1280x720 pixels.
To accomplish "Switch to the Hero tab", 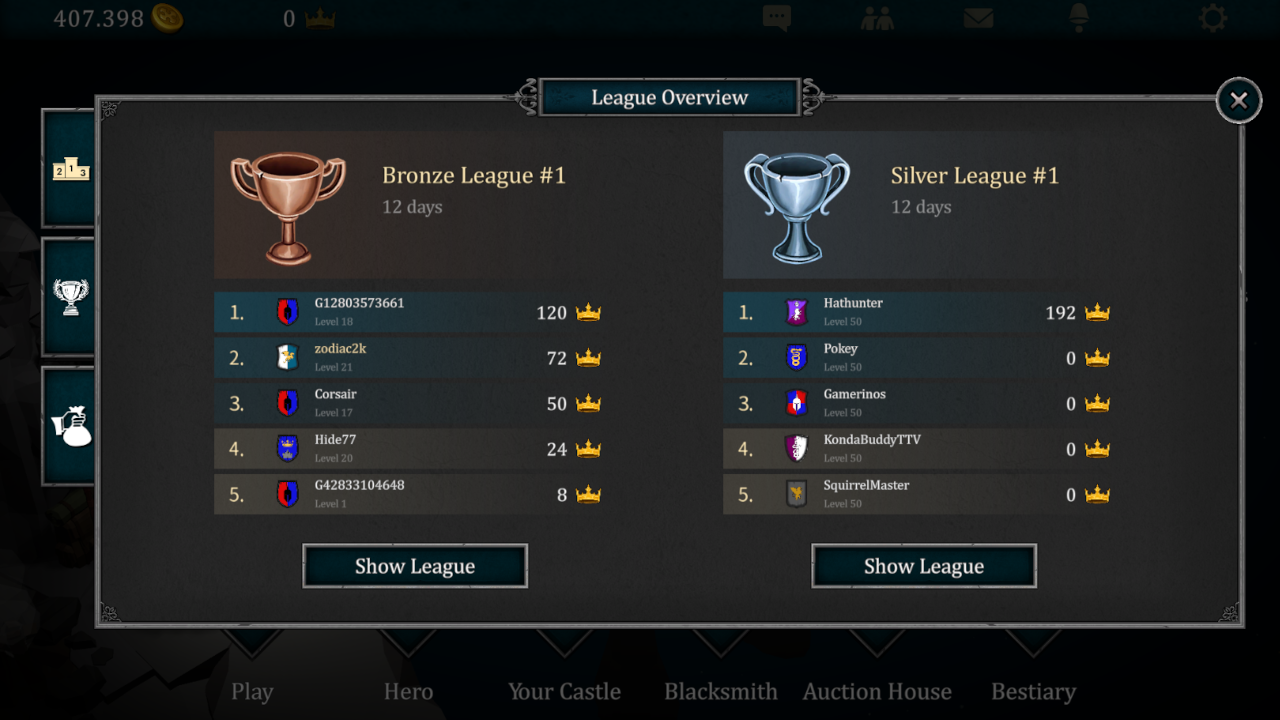I will [x=408, y=691].
